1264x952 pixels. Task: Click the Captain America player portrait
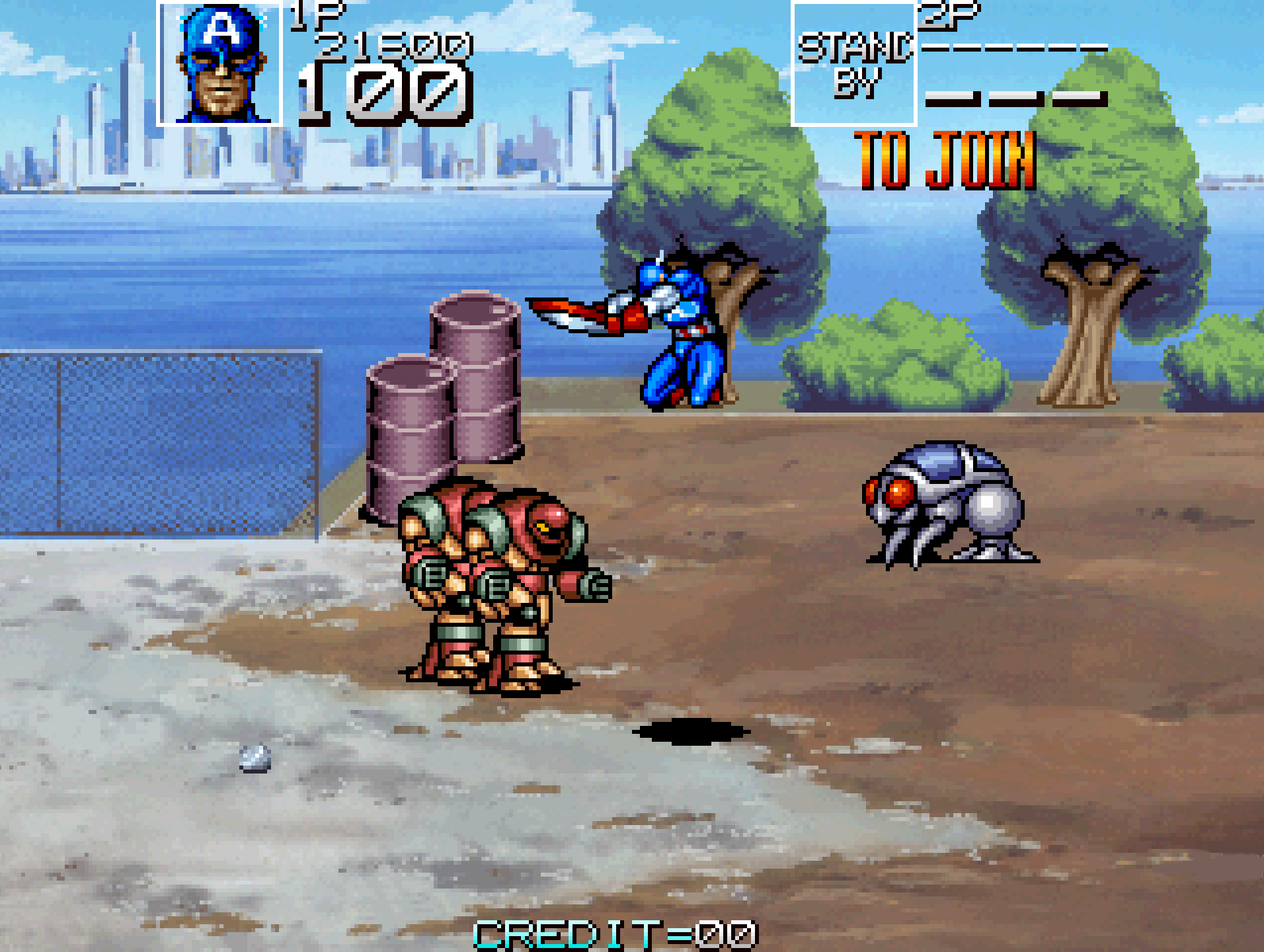coord(219,64)
